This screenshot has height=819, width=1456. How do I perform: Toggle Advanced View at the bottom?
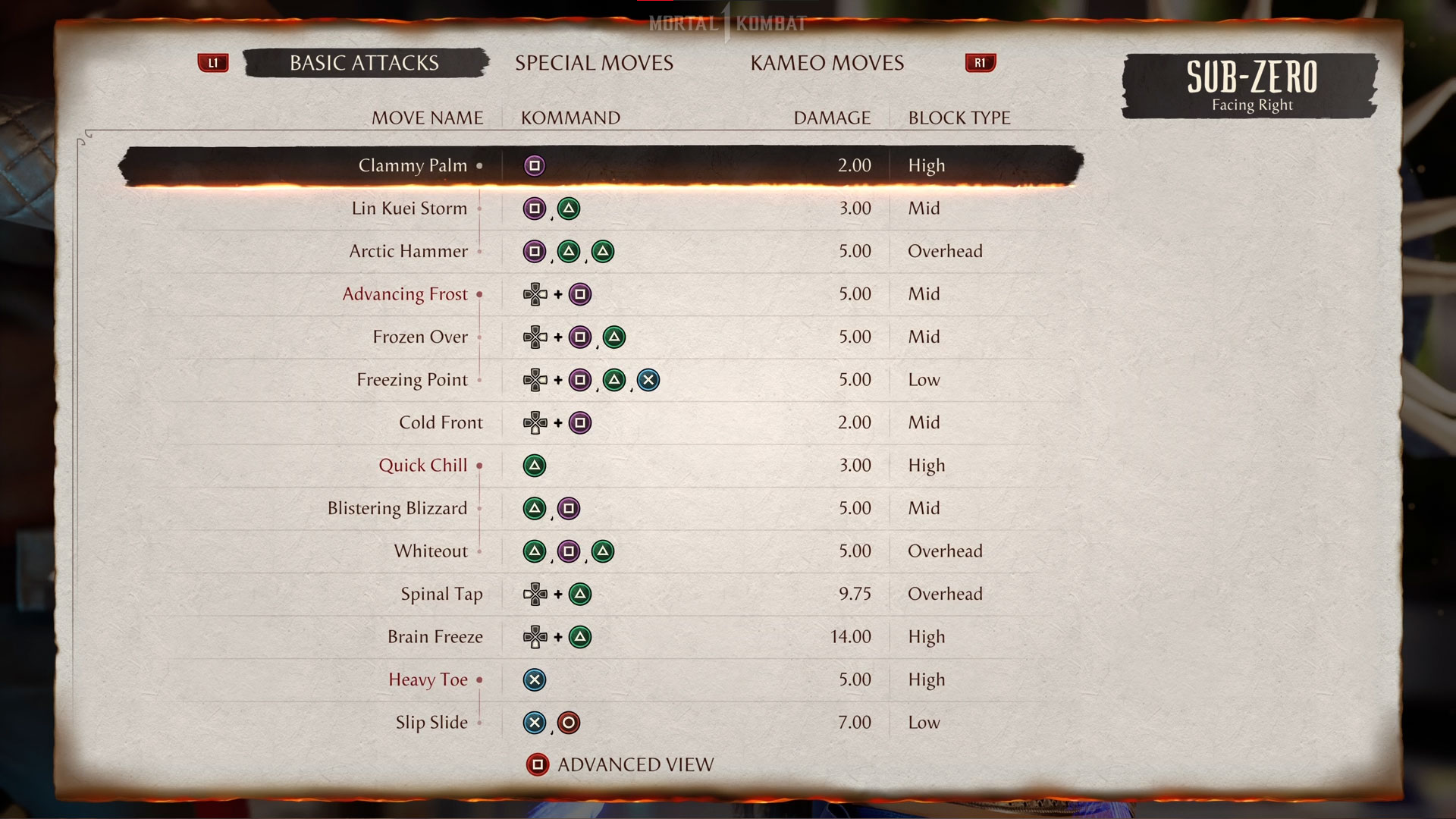[635, 764]
